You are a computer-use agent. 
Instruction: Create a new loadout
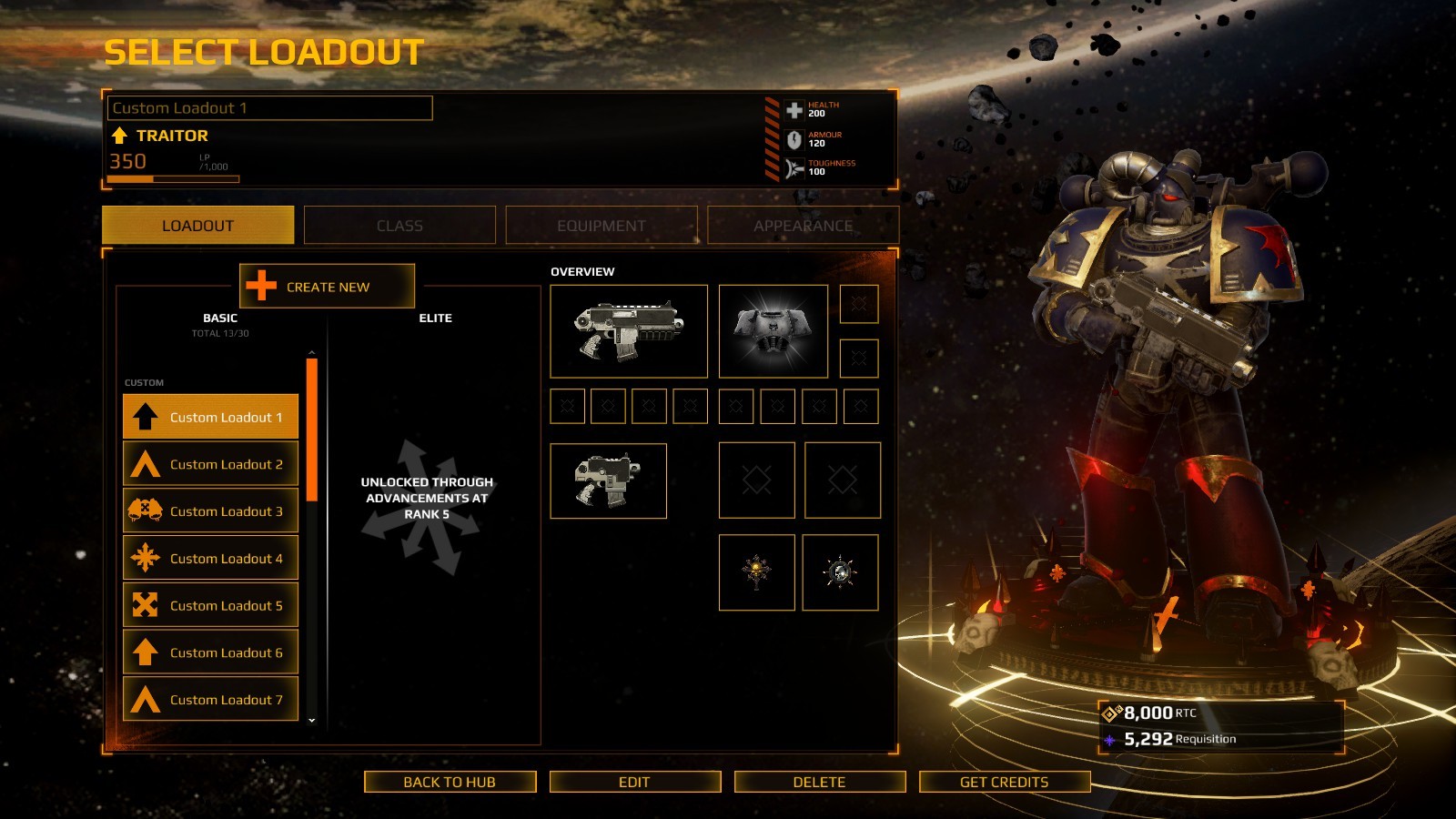click(327, 287)
